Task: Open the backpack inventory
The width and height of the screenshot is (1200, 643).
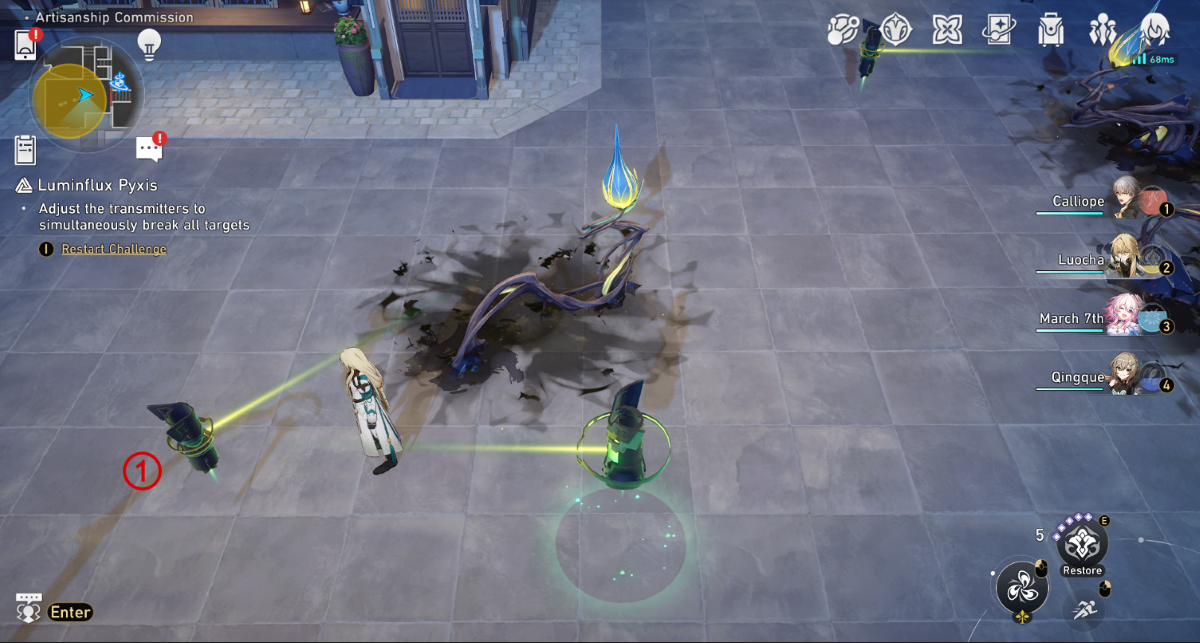Action: coord(1050,30)
